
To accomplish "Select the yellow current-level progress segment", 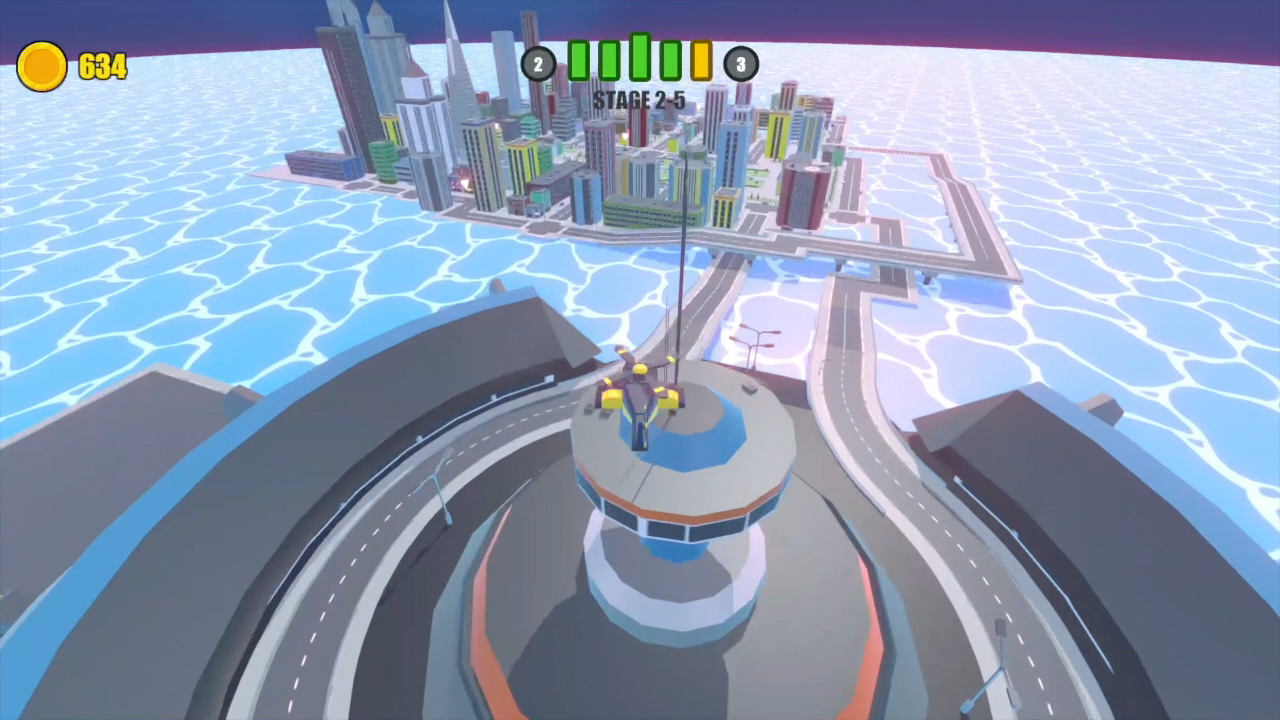I will [700, 60].
